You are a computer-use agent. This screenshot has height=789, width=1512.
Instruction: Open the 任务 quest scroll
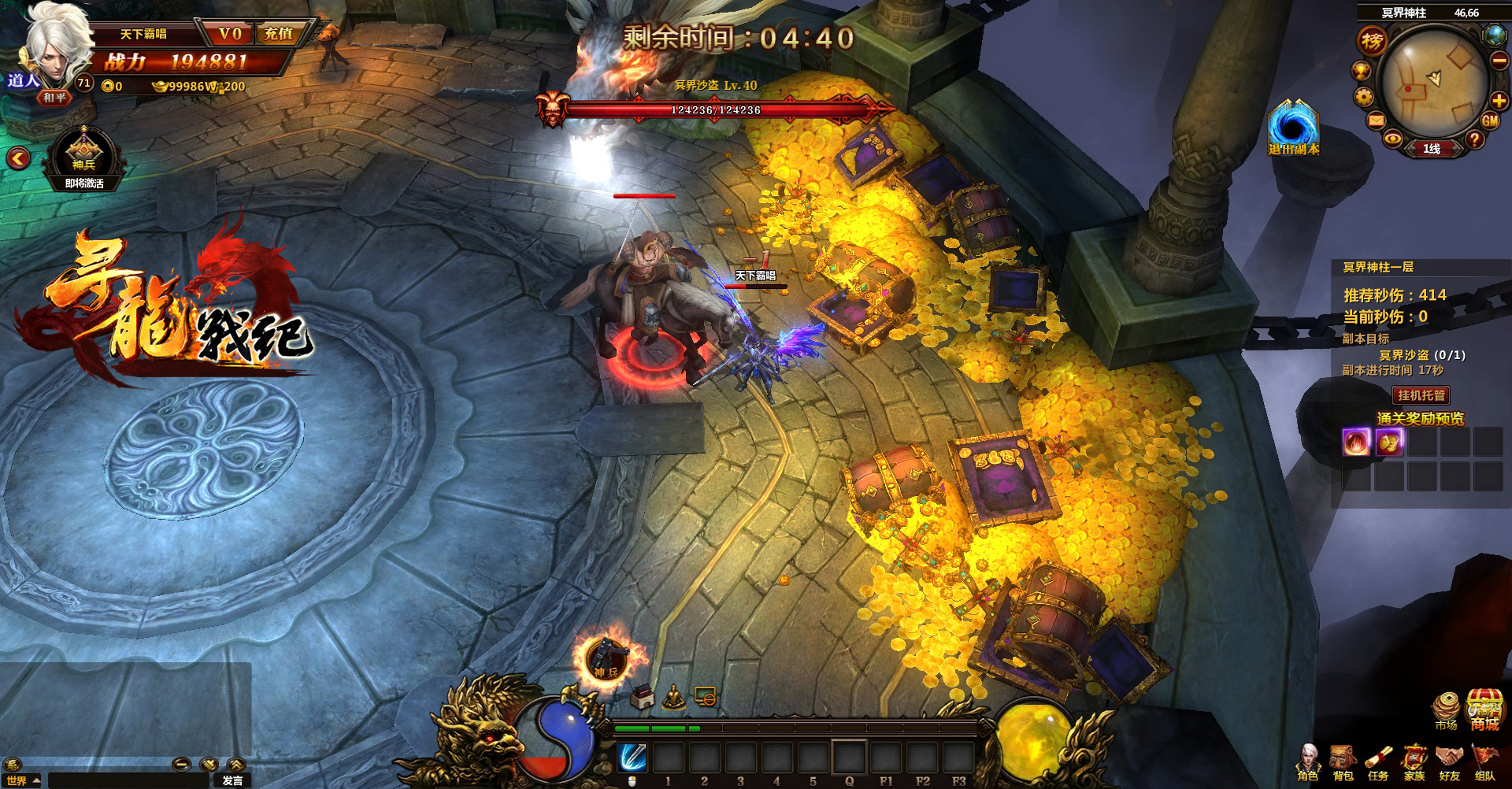[1378, 762]
